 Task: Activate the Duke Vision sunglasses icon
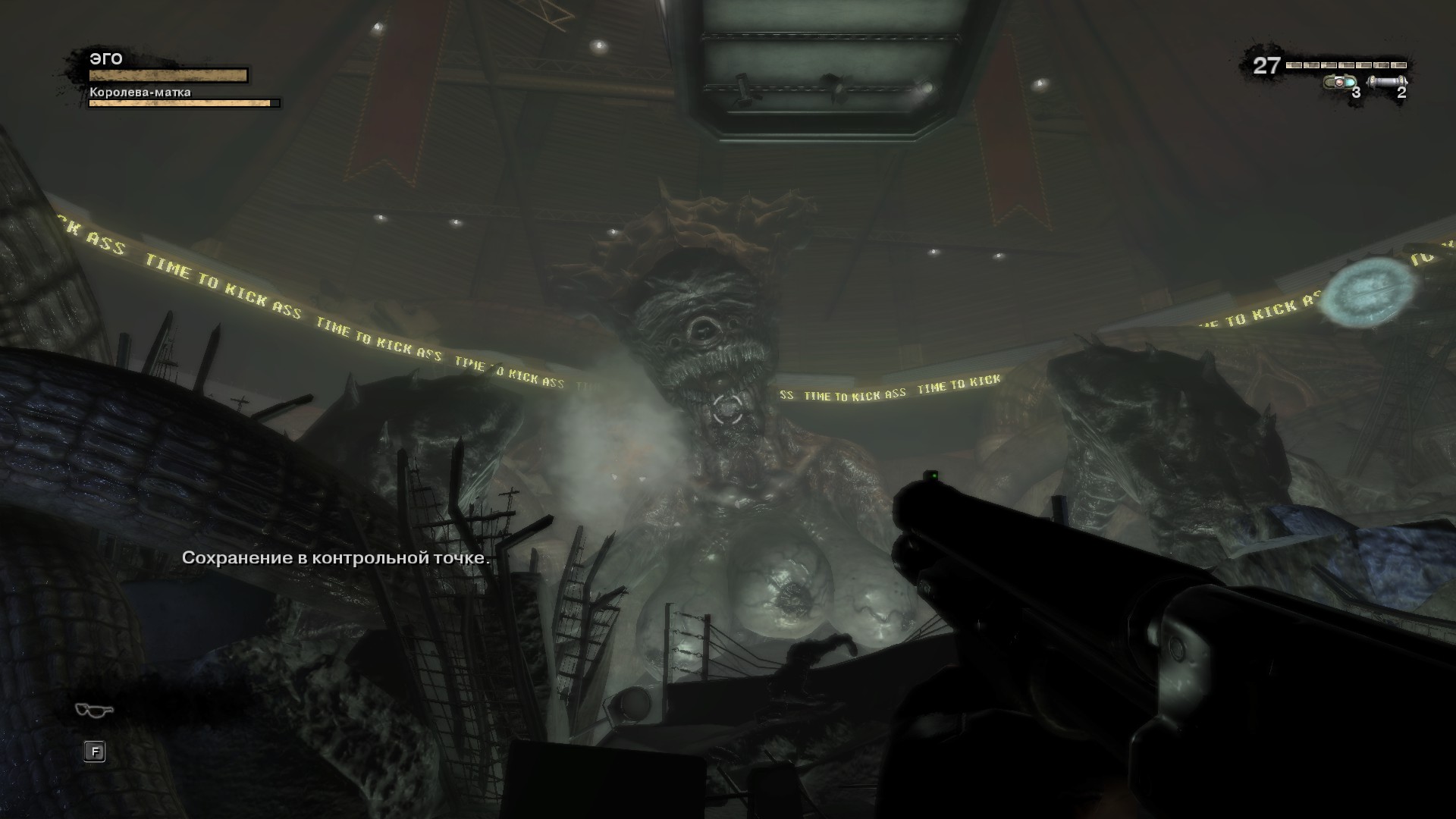(x=94, y=710)
